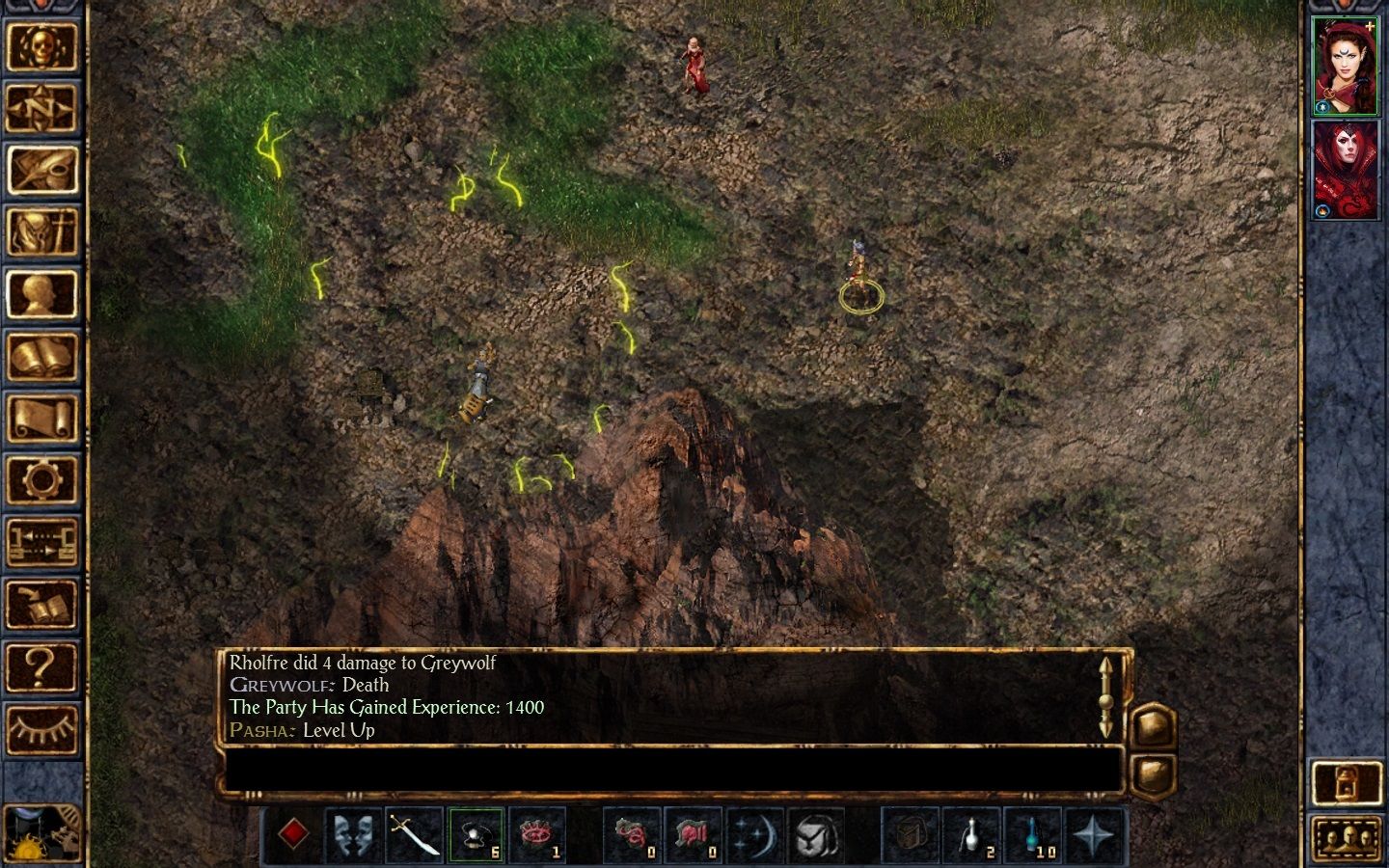Open the inventory armor and sword button

coord(41,232)
